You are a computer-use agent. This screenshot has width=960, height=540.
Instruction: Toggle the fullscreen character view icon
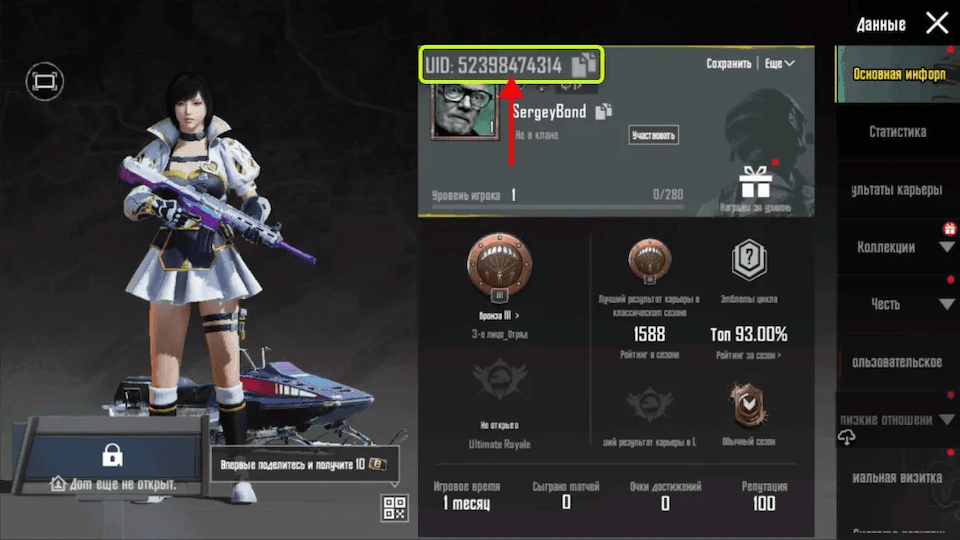[x=46, y=81]
